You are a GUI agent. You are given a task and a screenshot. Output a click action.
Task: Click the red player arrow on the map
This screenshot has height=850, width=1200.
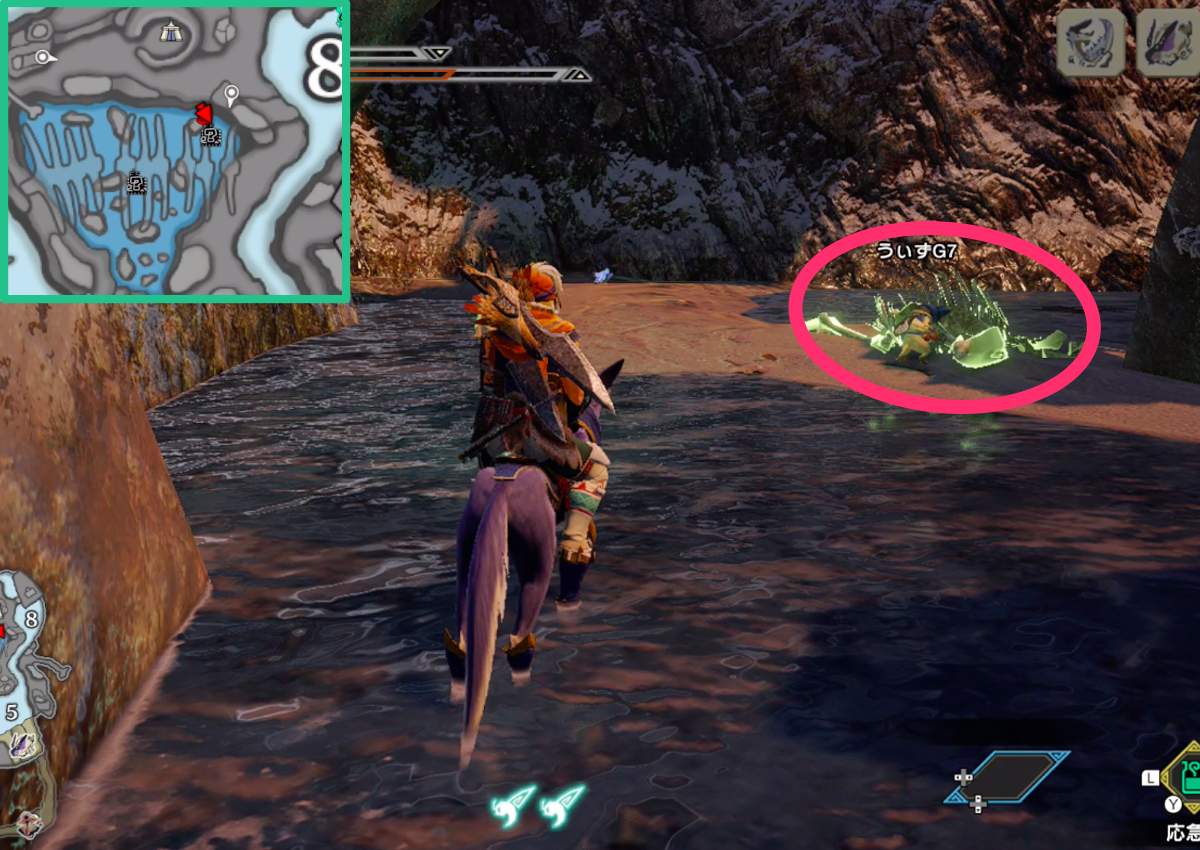coord(202,112)
